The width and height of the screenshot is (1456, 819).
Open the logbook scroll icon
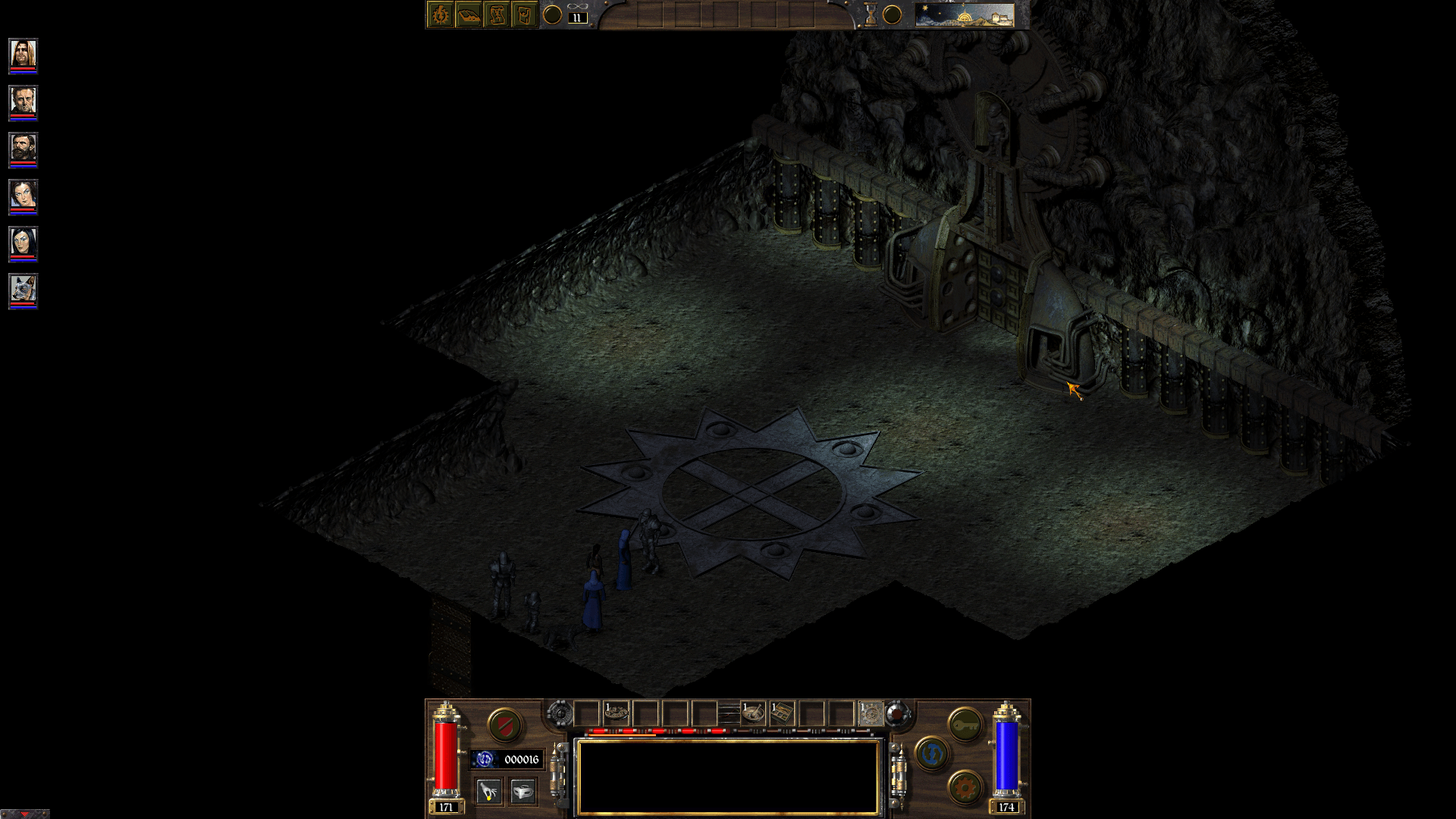[497, 14]
